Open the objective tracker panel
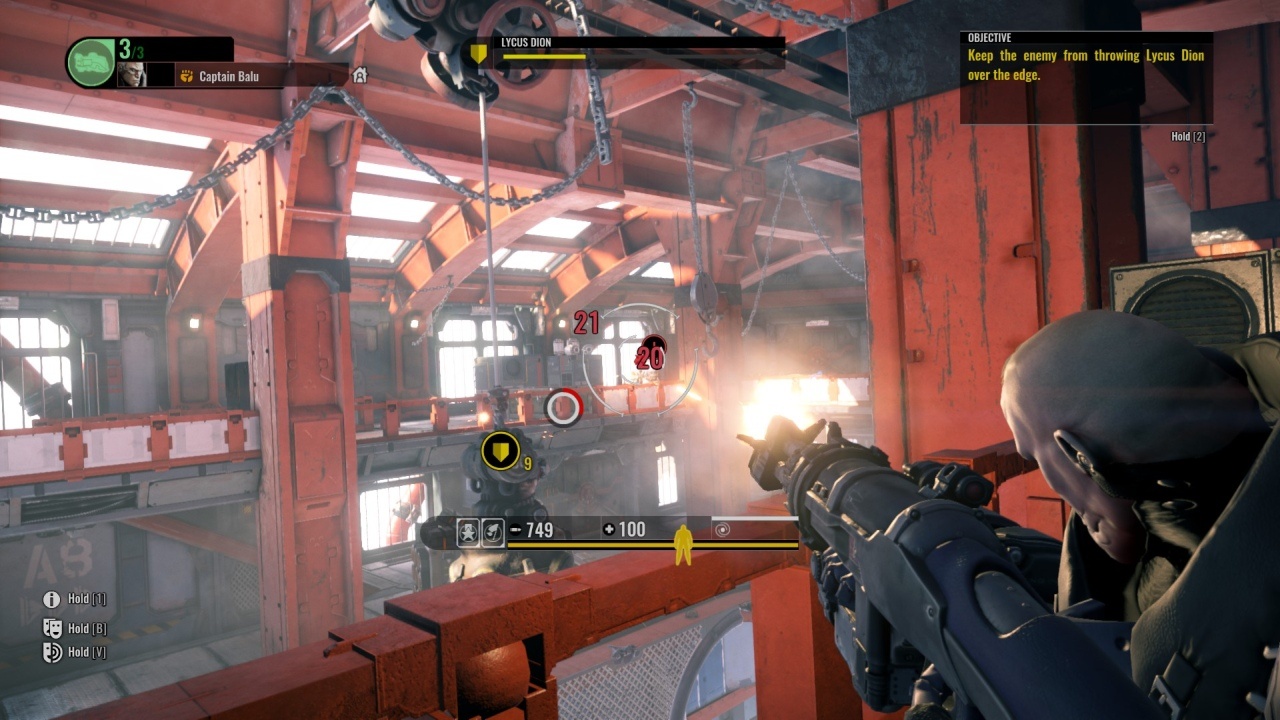 pyautogui.click(x=1086, y=78)
